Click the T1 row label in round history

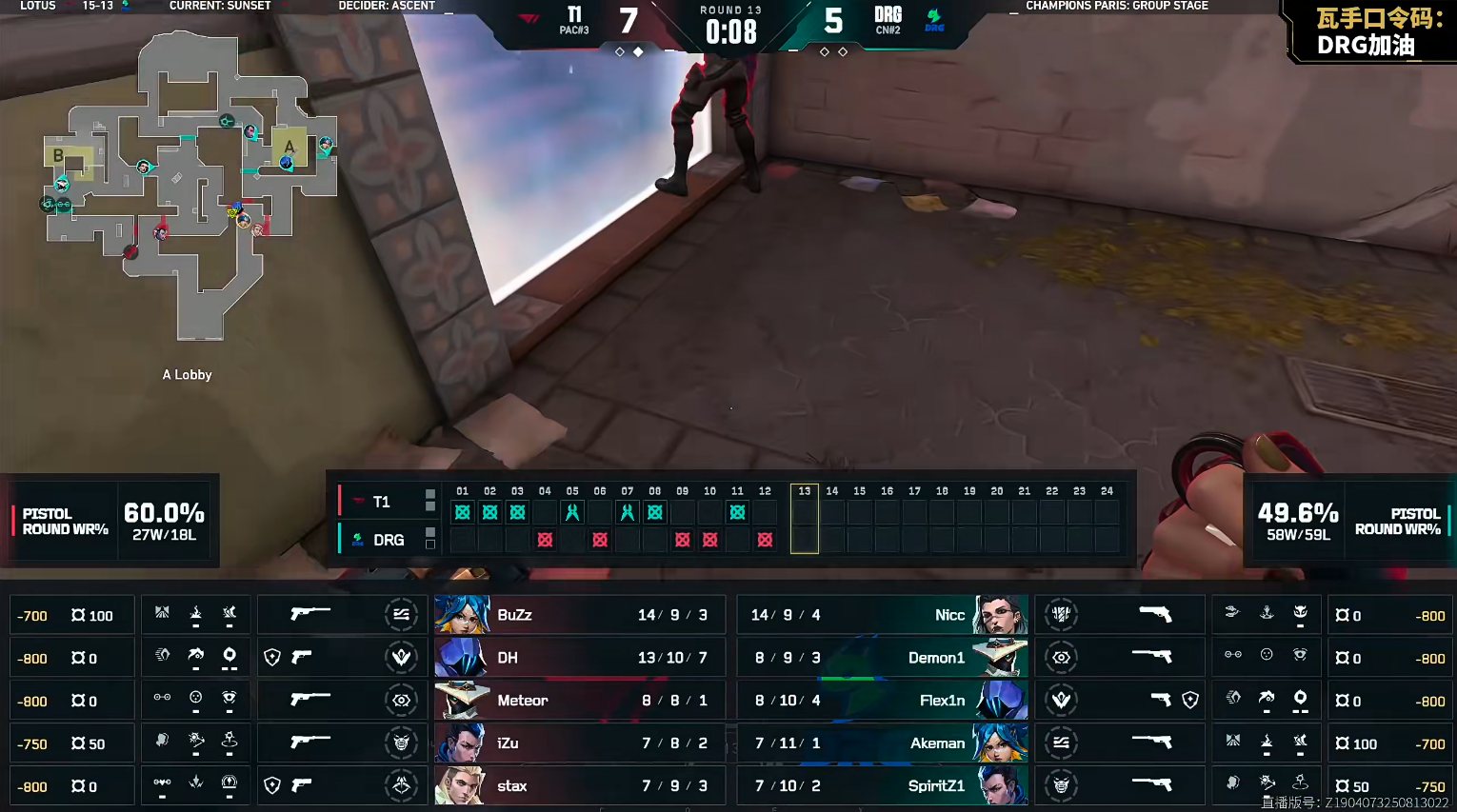click(381, 502)
